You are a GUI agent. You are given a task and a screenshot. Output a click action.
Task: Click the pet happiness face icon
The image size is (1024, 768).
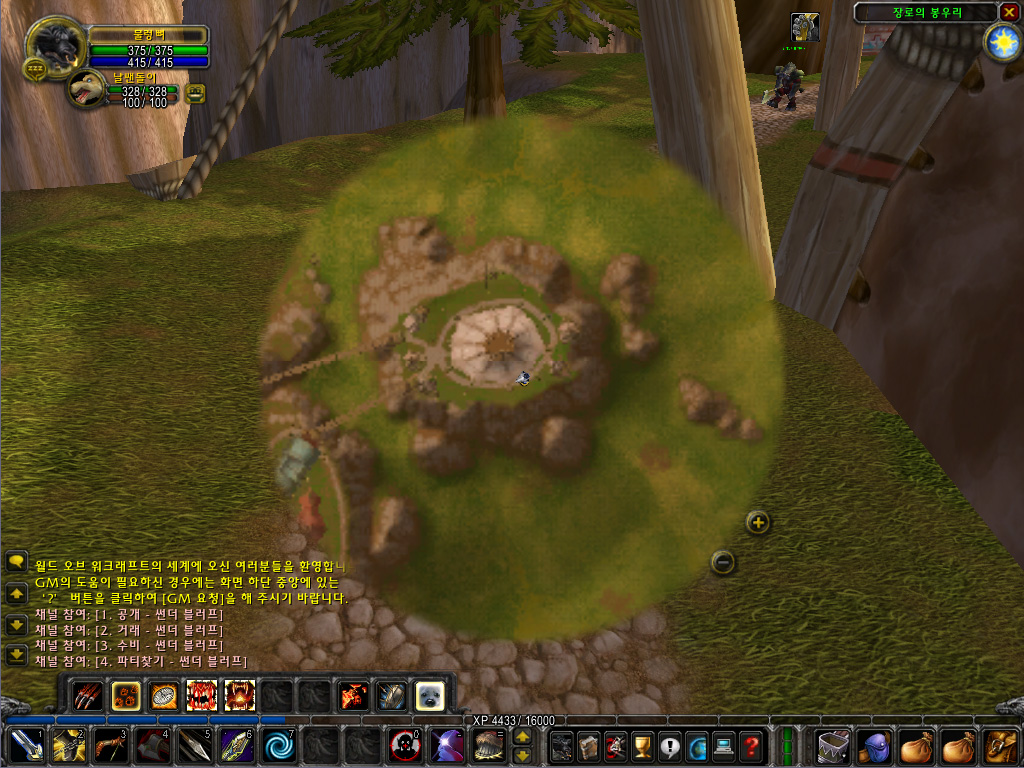point(195,93)
